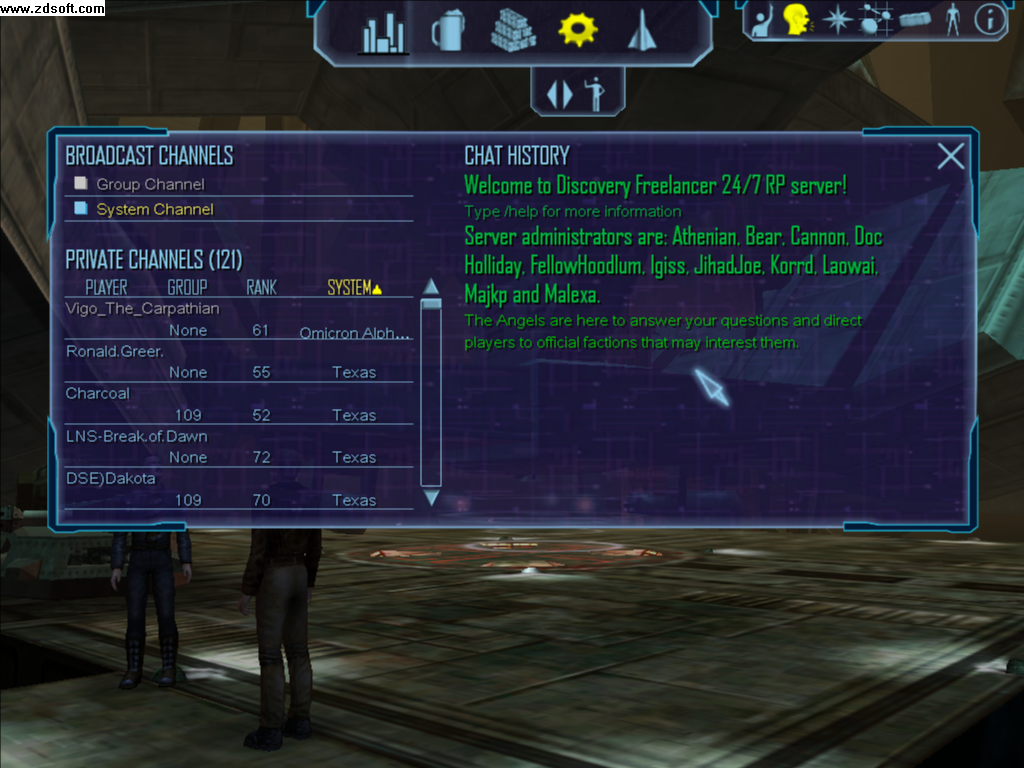Toggle the Group Channel checkbox
This screenshot has width=1024, height=768.
(81, 184)
